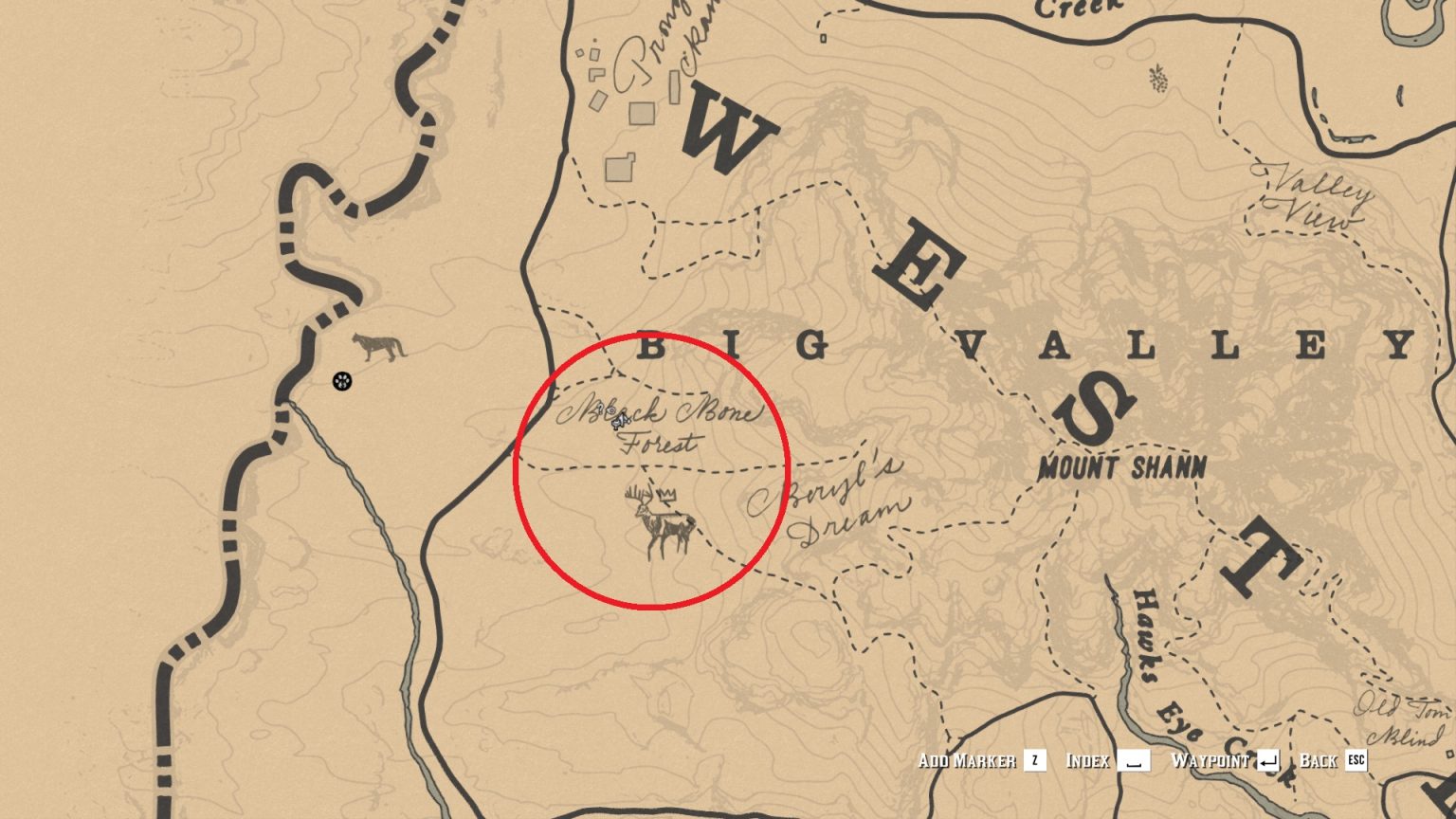1456x819 pixels.
Task: Open the map Index
Action: pyautogui.click(x=1086, y=758)
